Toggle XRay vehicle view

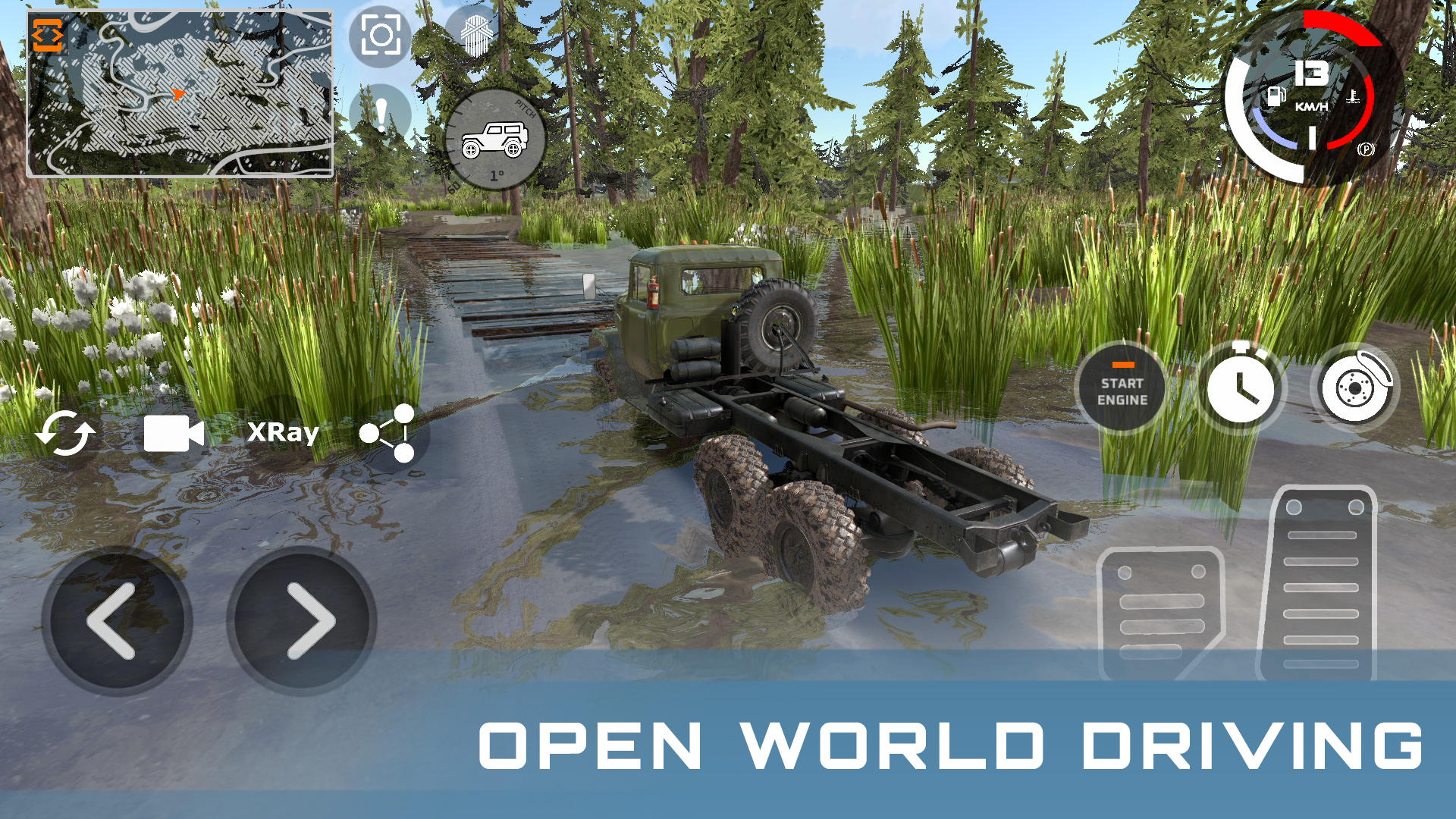coord(285,432)
